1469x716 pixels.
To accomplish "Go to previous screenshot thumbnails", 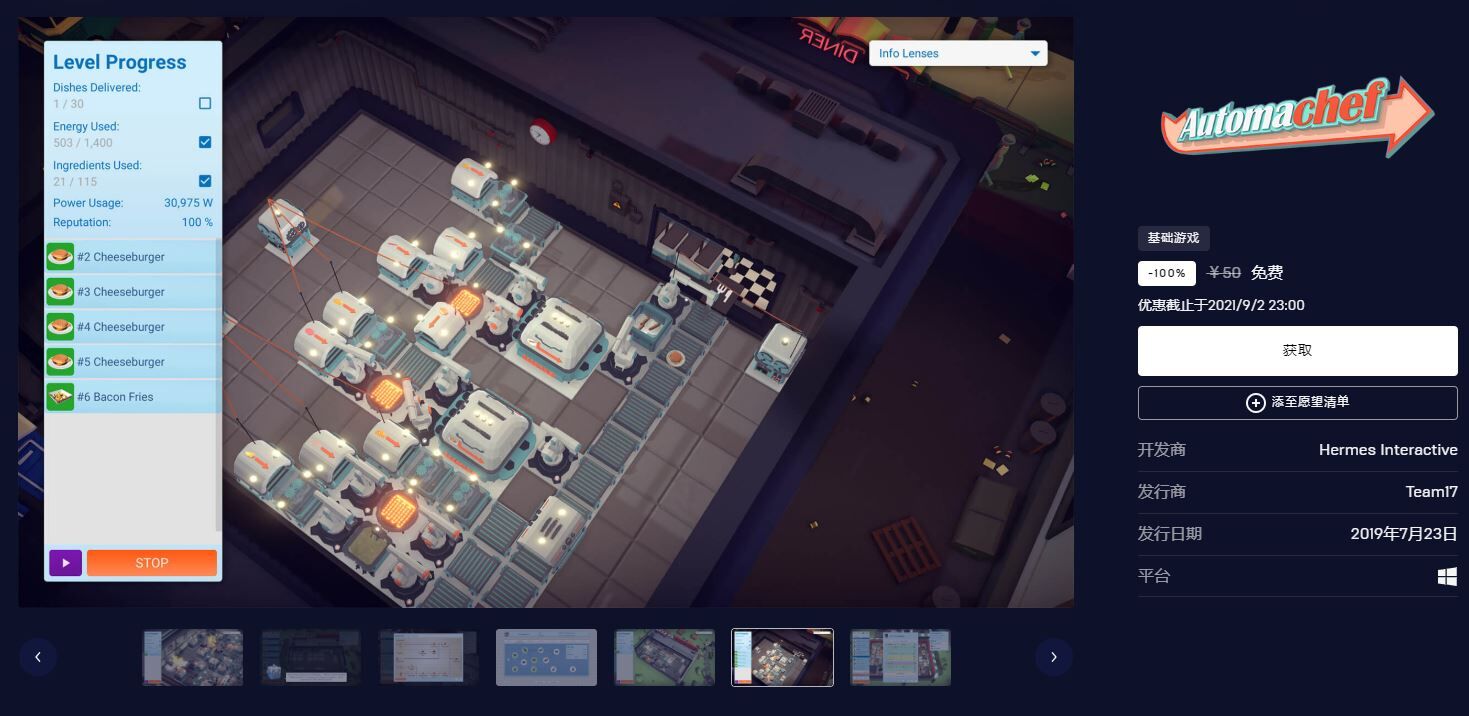I will pos(38,657).
